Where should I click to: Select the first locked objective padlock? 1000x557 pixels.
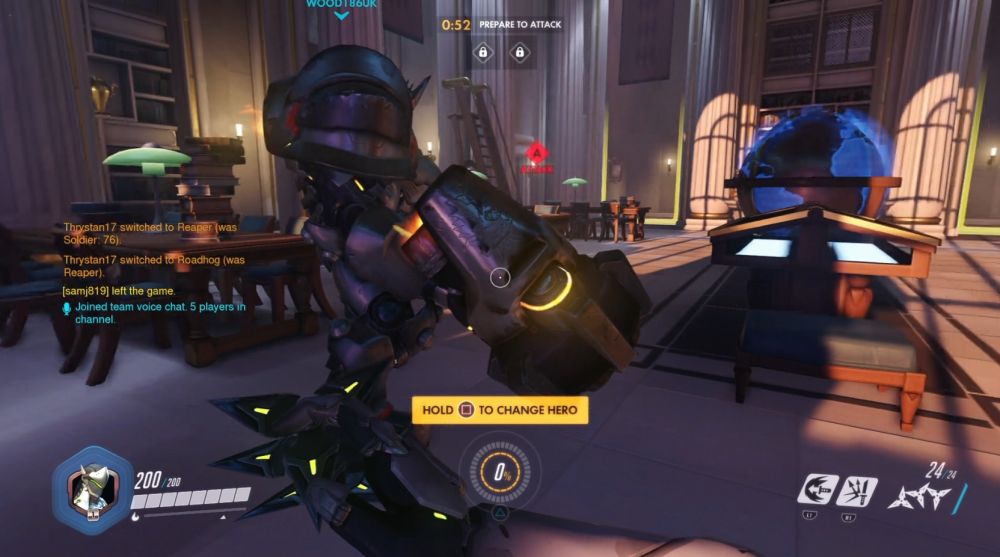[483, 52]
